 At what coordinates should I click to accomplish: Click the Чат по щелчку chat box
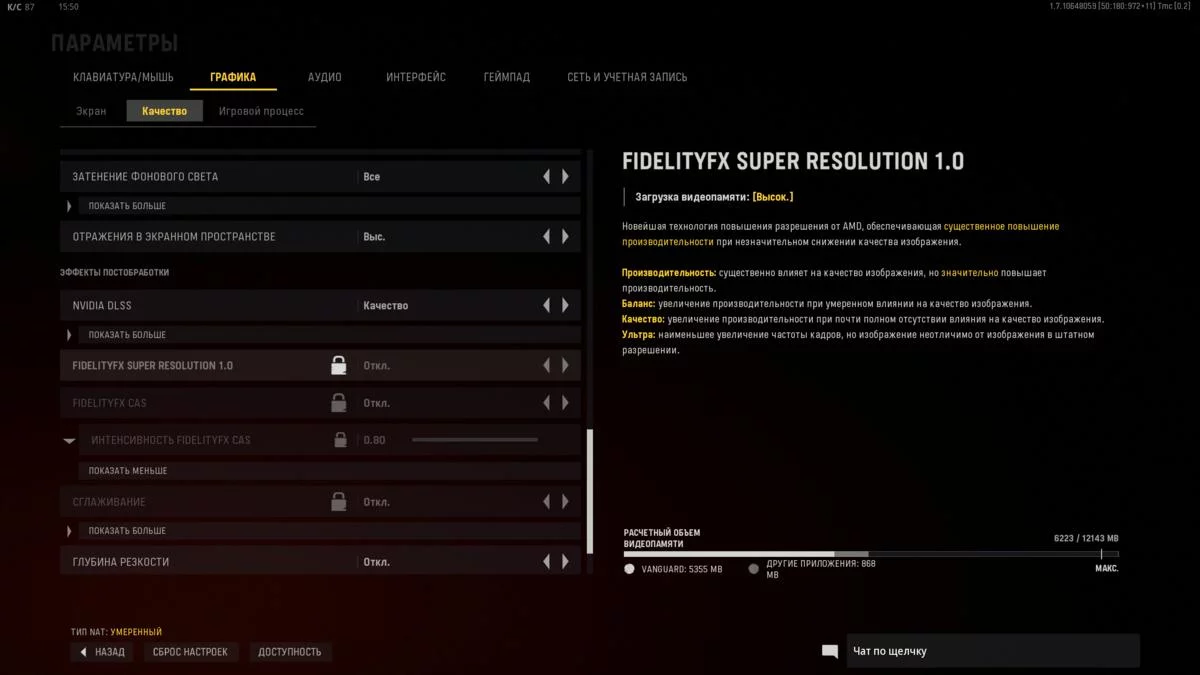(992, 651)
